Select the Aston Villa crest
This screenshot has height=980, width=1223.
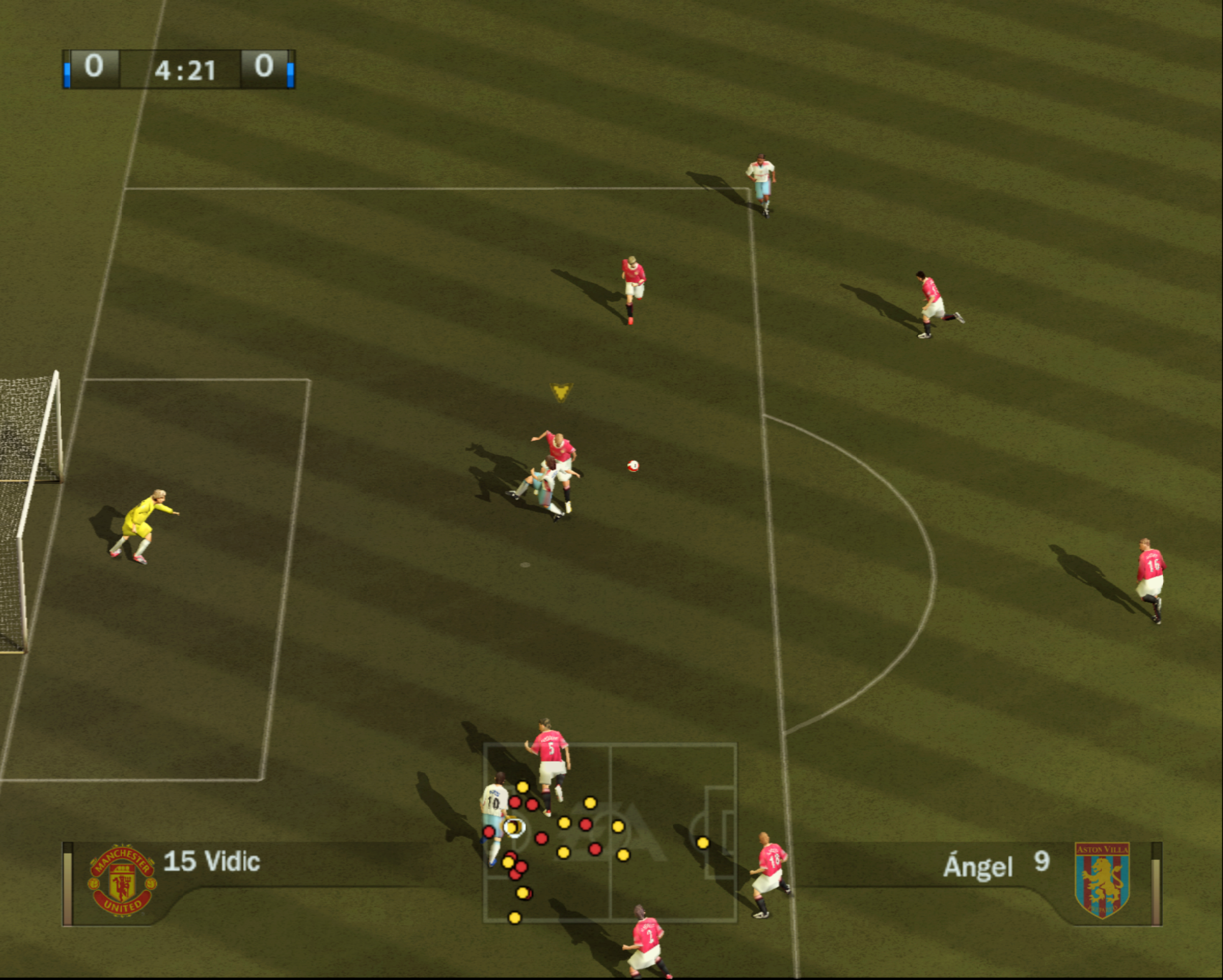click(1102, 880)
